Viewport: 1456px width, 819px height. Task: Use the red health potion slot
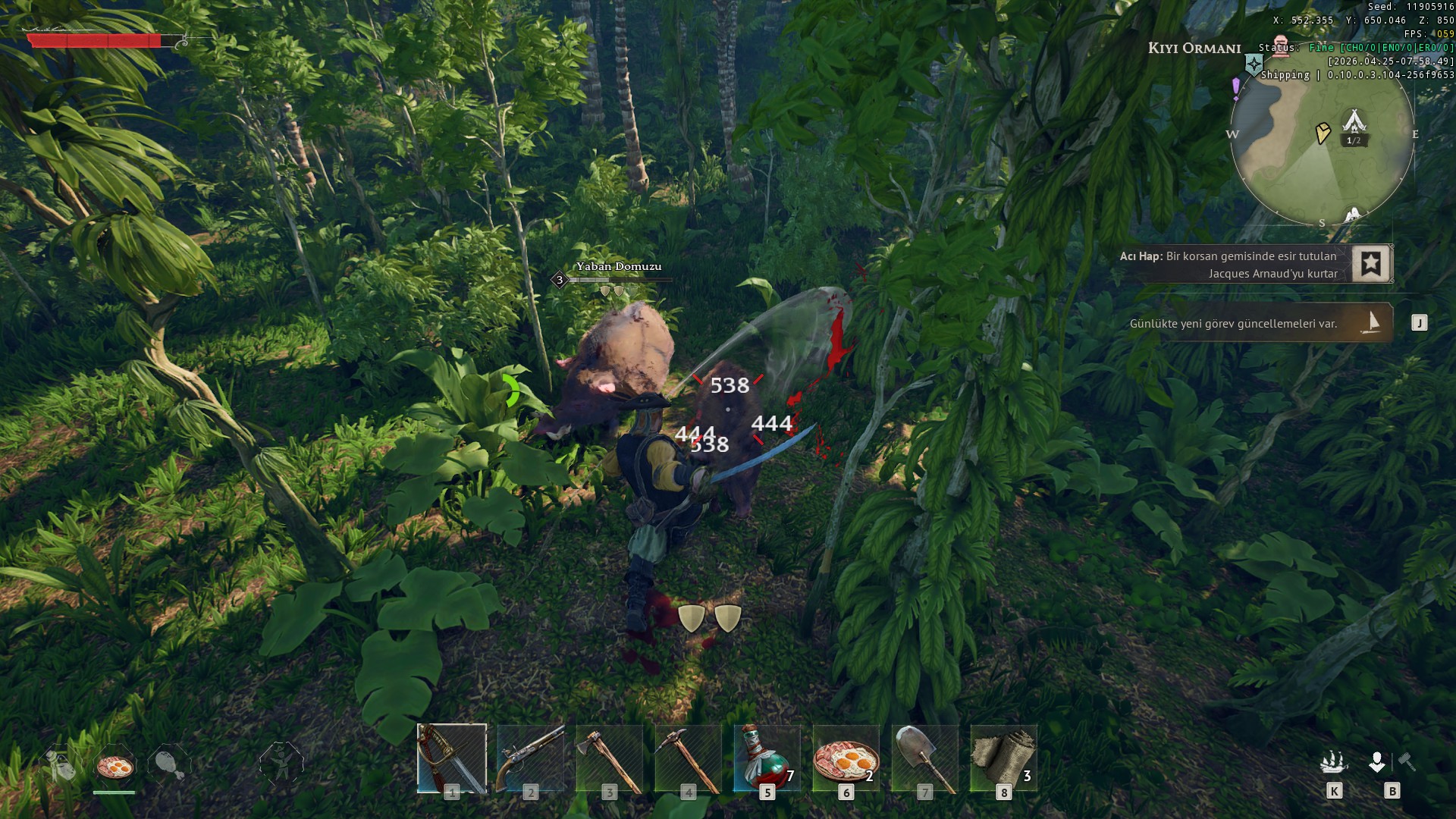pos(767,758)
